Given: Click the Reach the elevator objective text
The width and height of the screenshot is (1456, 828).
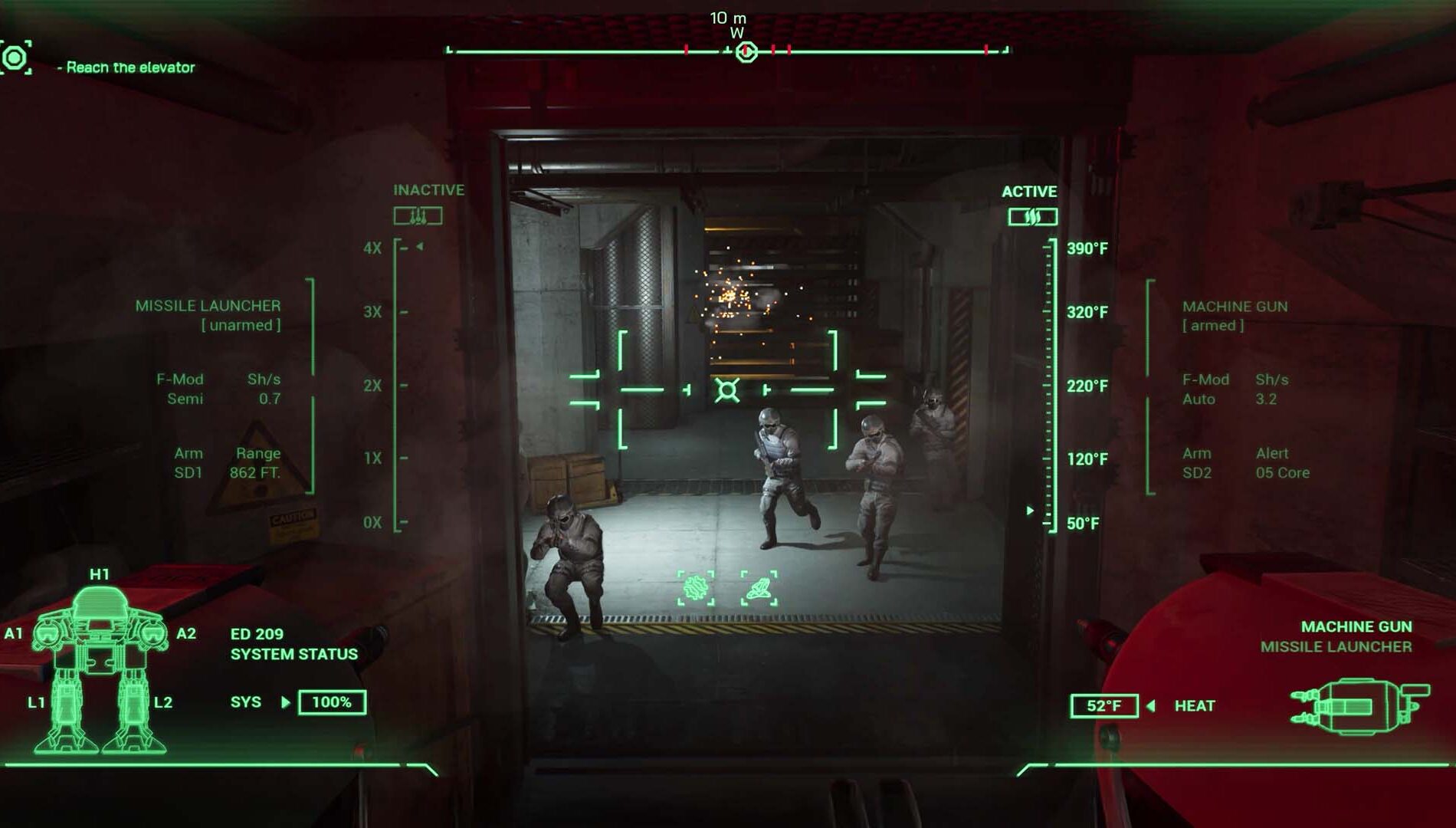Looking at the screenshot, I should pos(125,68).
